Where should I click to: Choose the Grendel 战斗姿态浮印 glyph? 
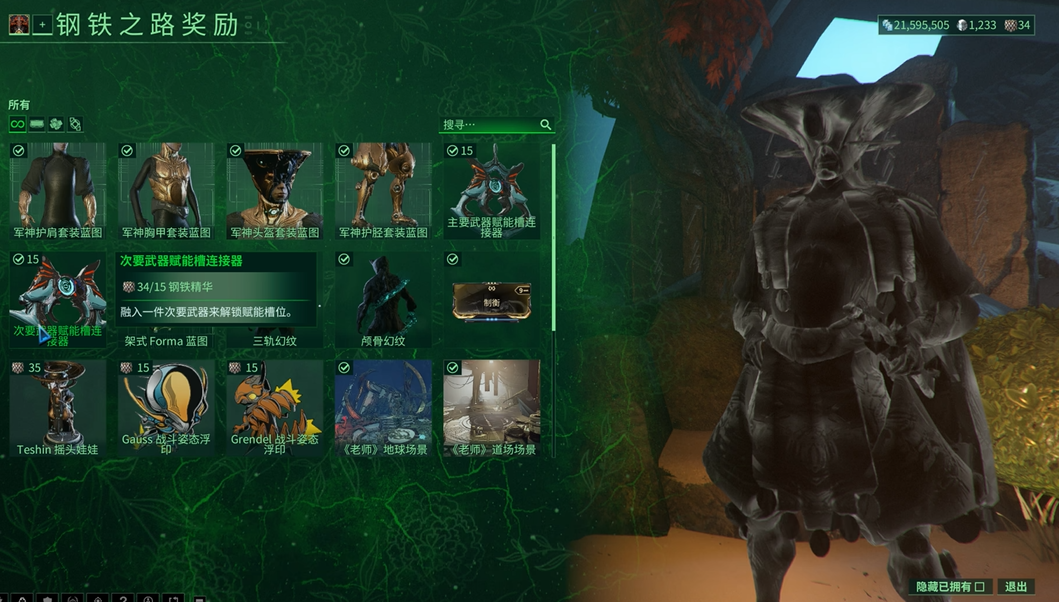[x=274, y=407]
